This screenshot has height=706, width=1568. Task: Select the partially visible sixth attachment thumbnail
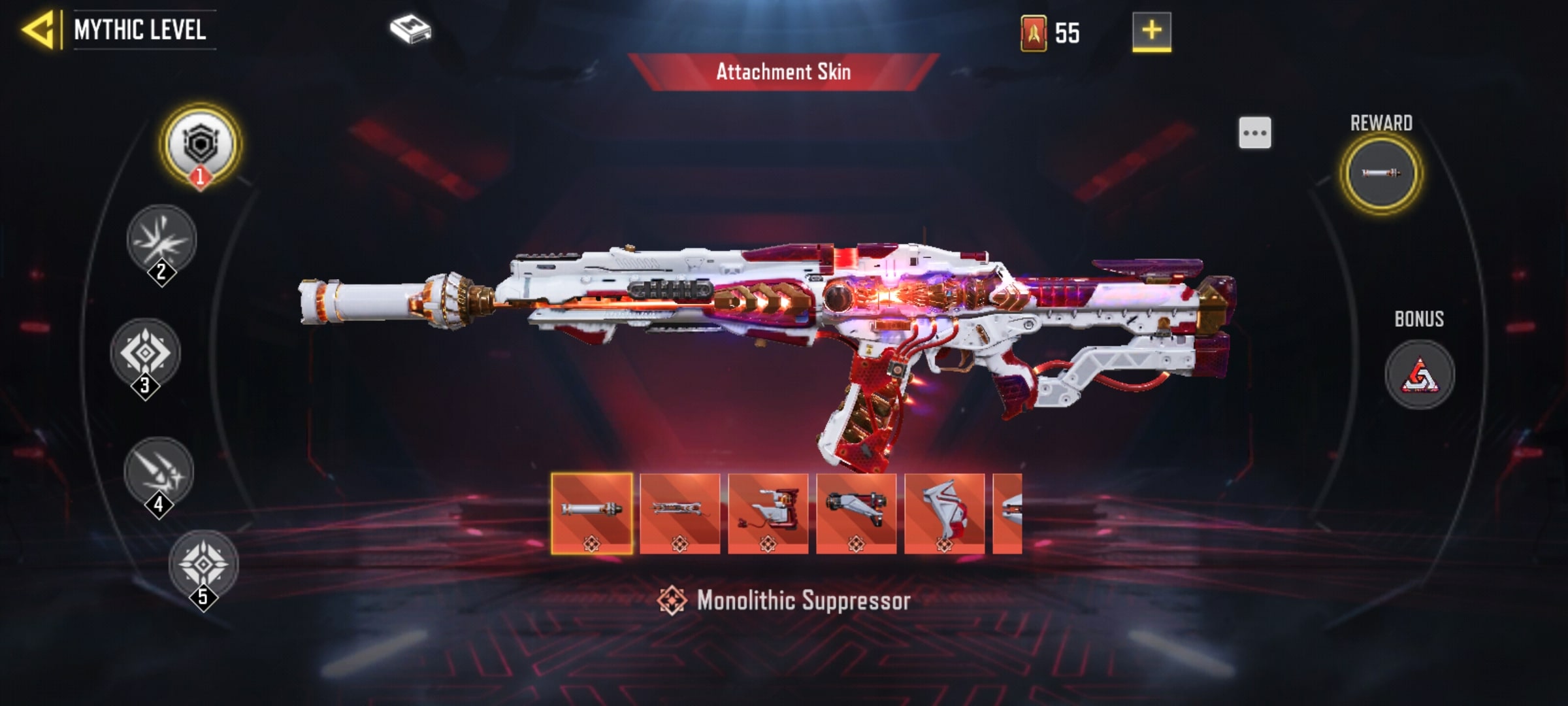(x=1008, y=514)
